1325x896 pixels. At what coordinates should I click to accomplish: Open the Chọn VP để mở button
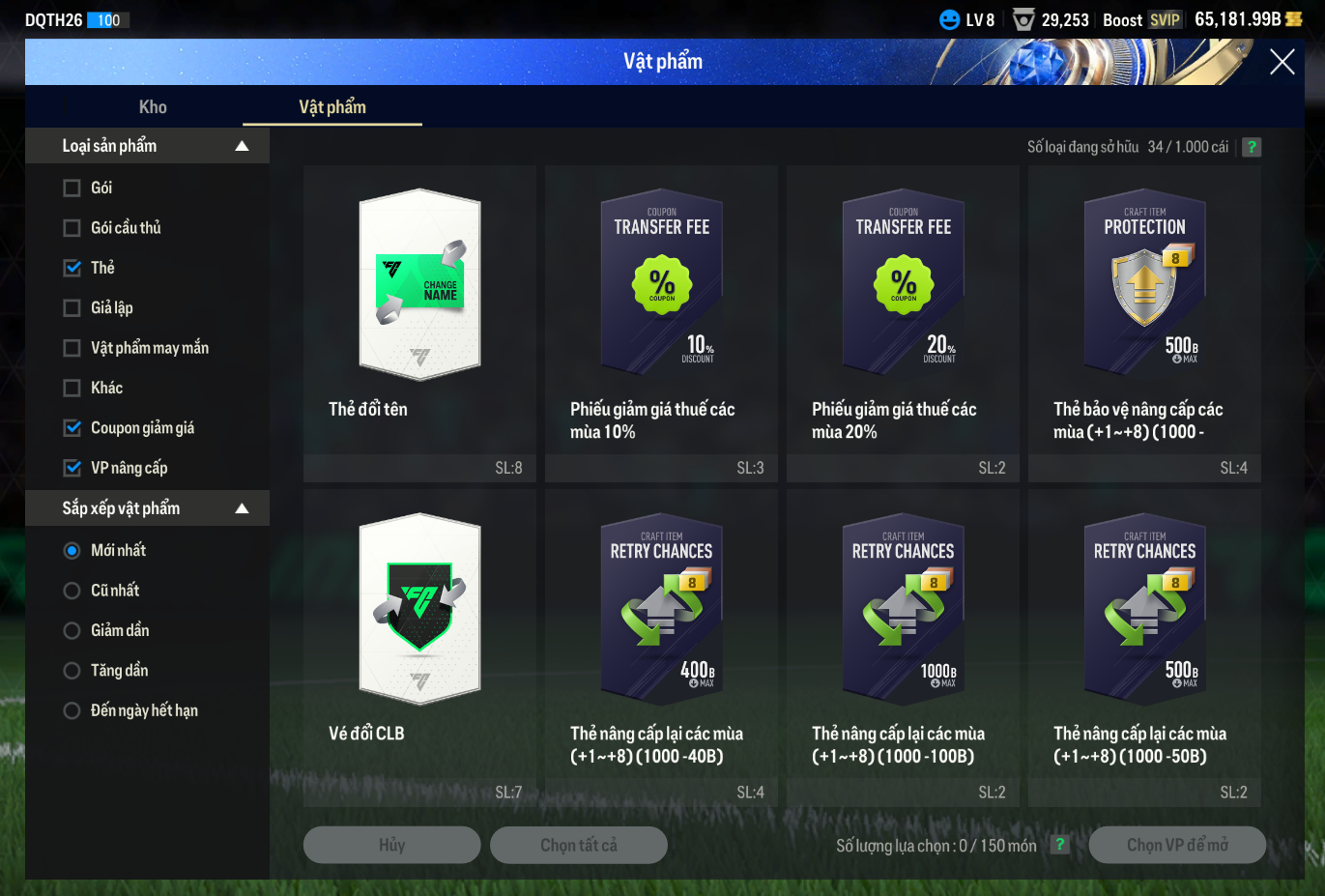[1177, 845]
